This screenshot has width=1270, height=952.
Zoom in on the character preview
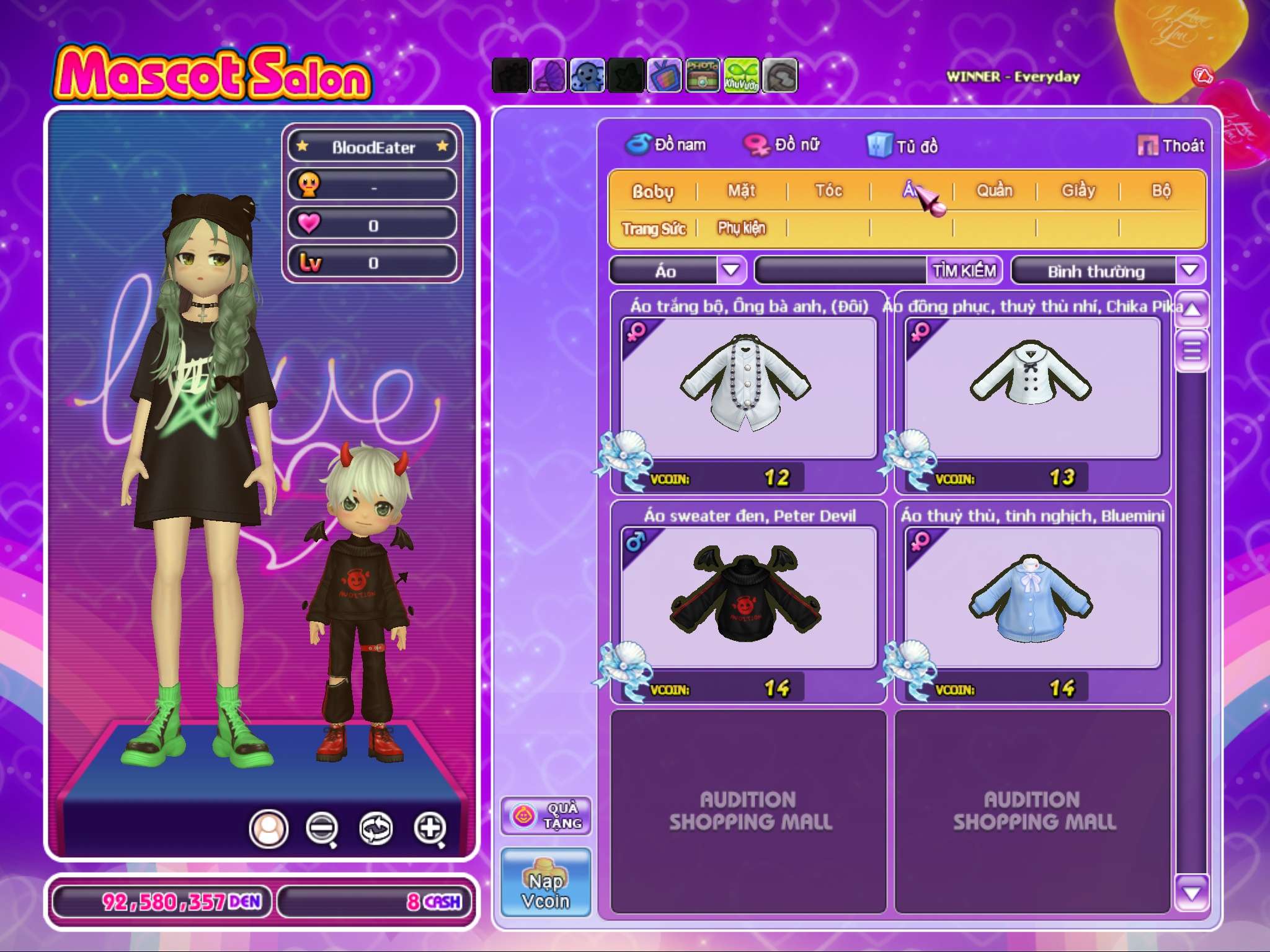(430, 828)
